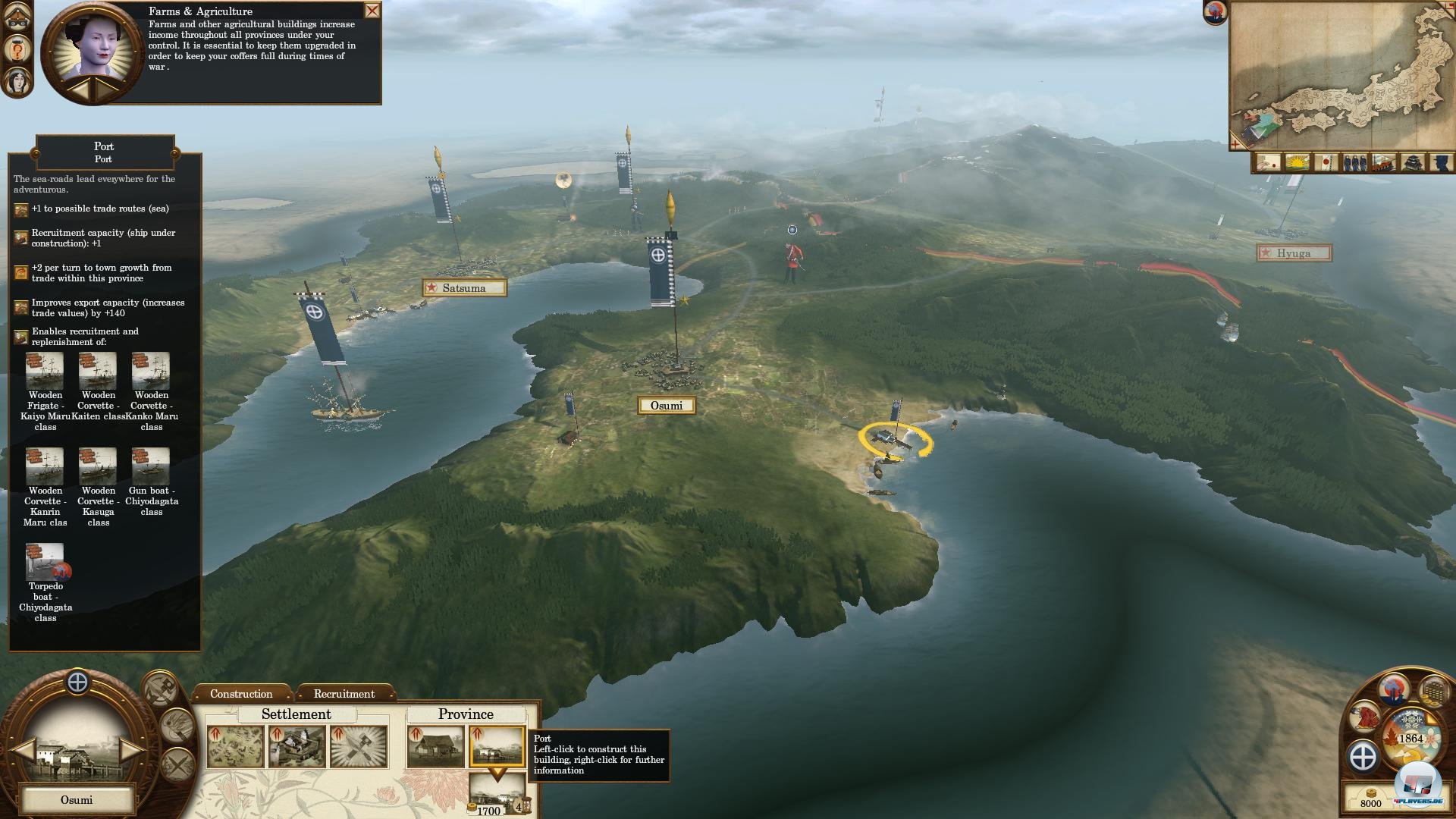Click the crossed hammer and knife settlement building
The height and width of the screenshot is (819, 1456).
[x=359, y=746]
